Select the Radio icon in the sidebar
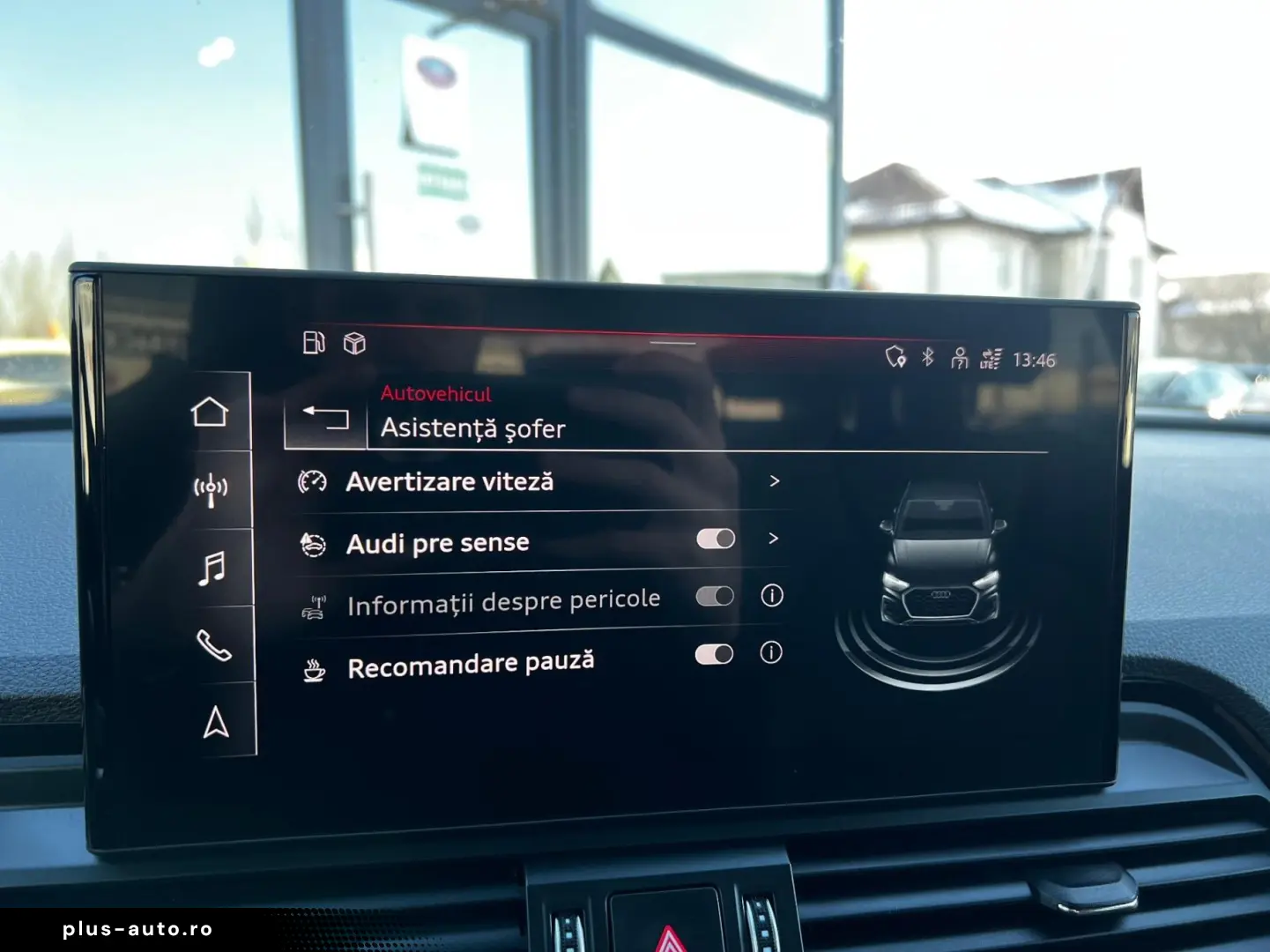1270x952 pixels. 211,487
